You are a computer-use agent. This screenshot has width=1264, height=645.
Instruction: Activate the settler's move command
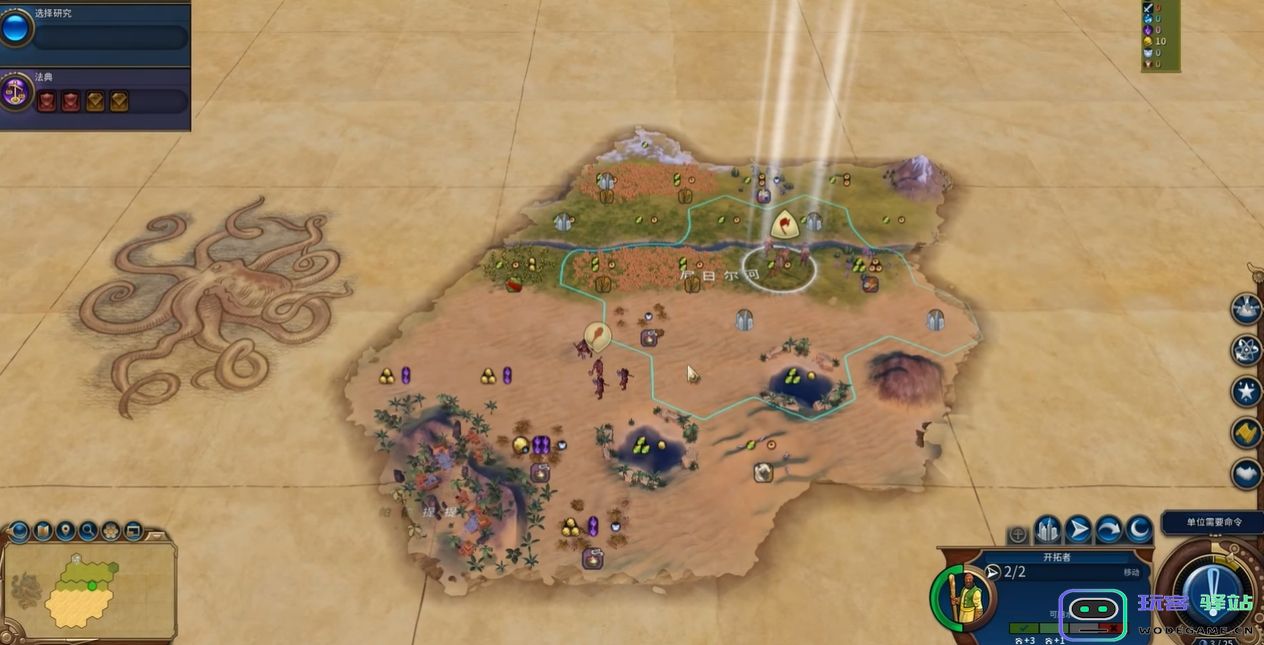(x=1078, y=529)
